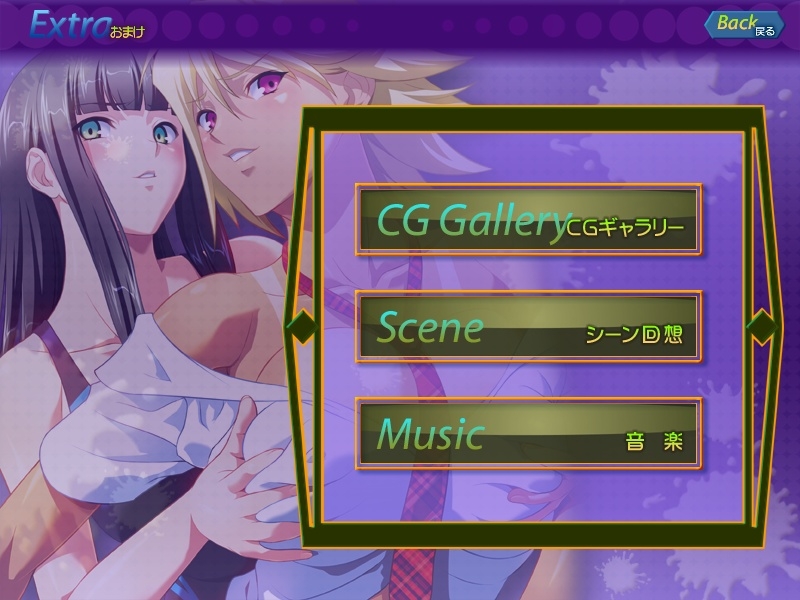Open the Music menu
Screen dimensions: 800x600
(x=528, y=434)
